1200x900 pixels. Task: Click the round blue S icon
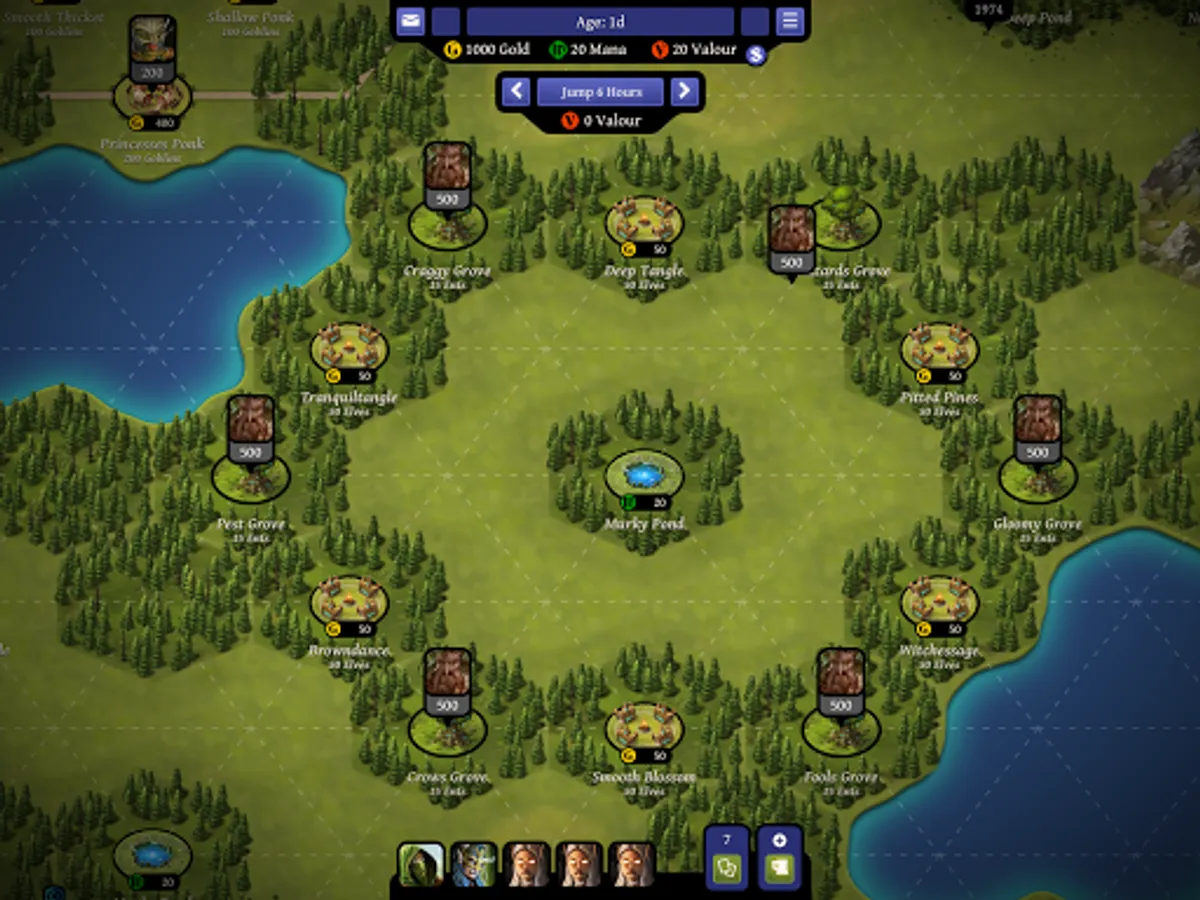pos(756,55)
